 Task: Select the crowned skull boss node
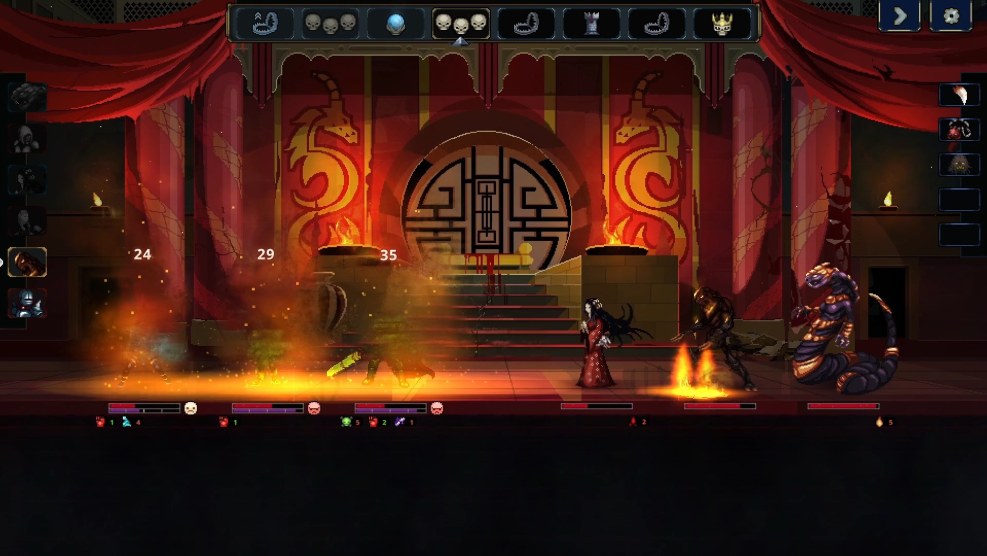(x=722, y=23)
